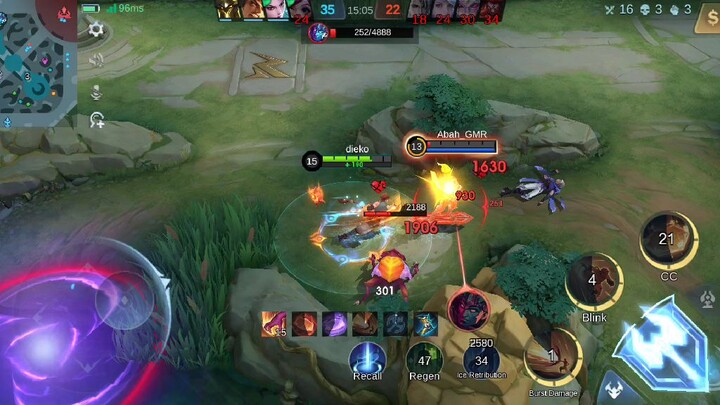Open the settings gear icon
720x405 pixels.
(96, 30)
